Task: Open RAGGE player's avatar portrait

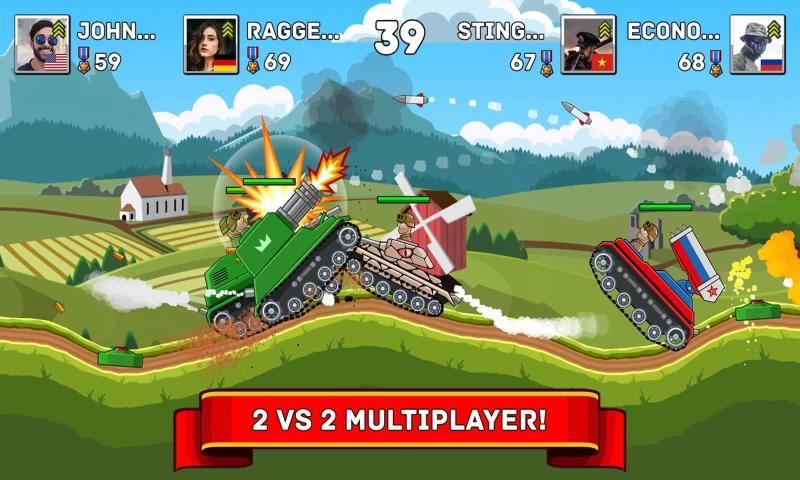Action: click(x=211, y=44)
